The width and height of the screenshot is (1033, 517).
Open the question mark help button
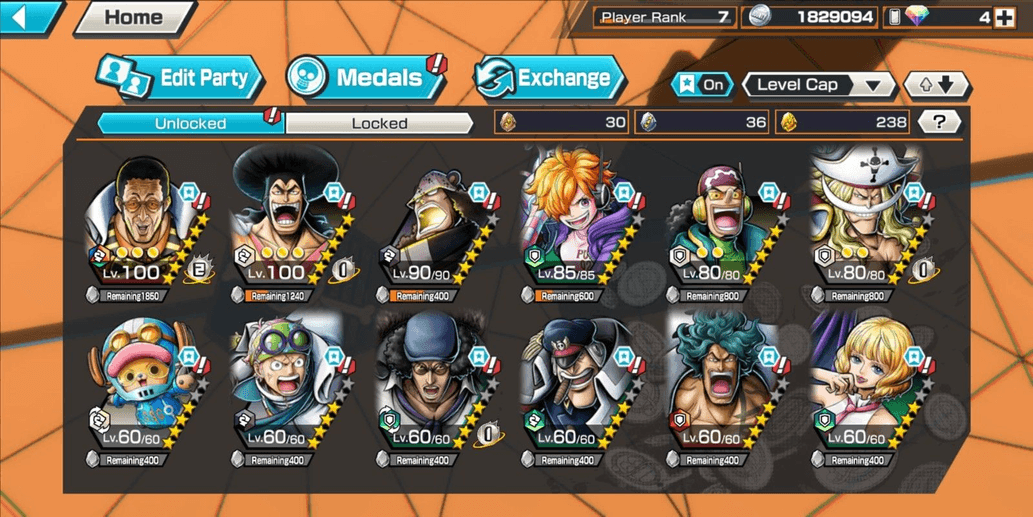938,122
